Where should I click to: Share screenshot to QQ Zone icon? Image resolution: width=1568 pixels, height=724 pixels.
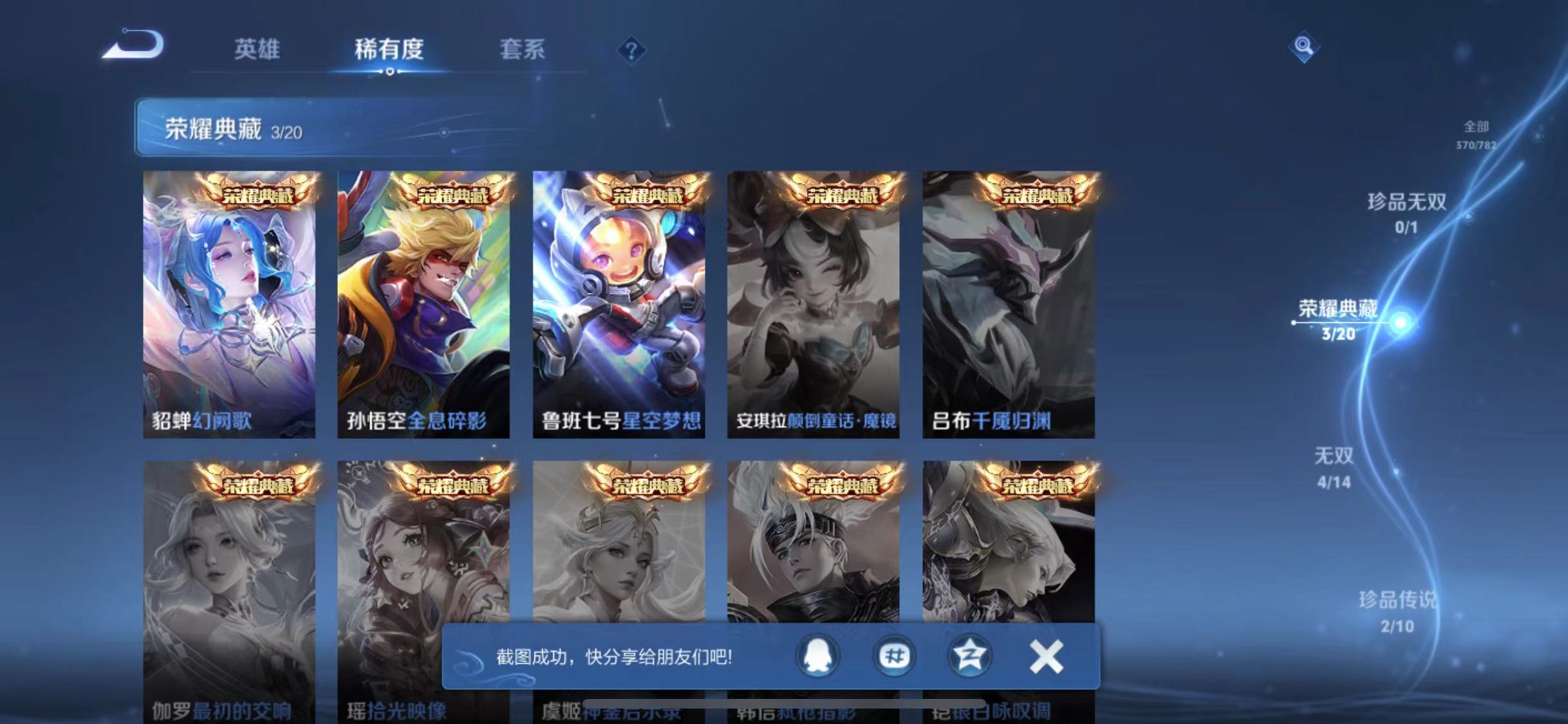(972, 657)
